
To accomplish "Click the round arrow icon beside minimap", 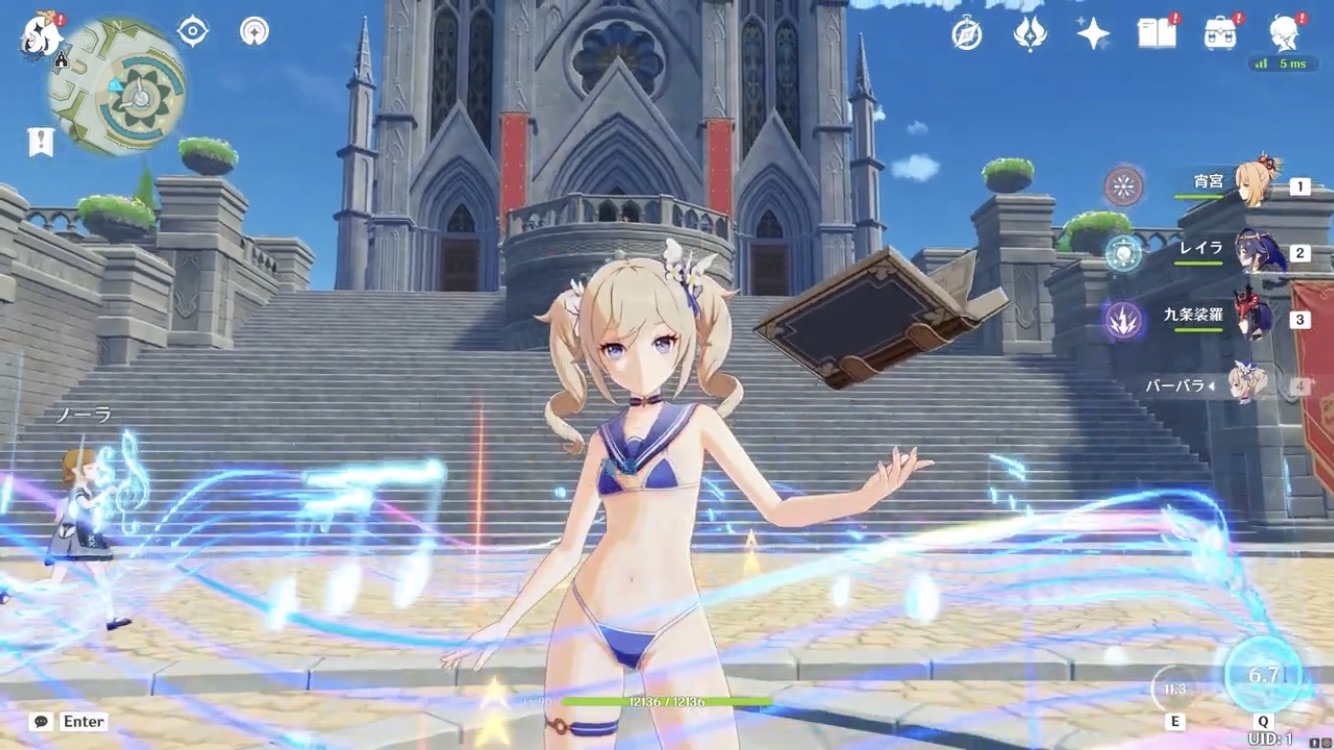I will [254, 31].
